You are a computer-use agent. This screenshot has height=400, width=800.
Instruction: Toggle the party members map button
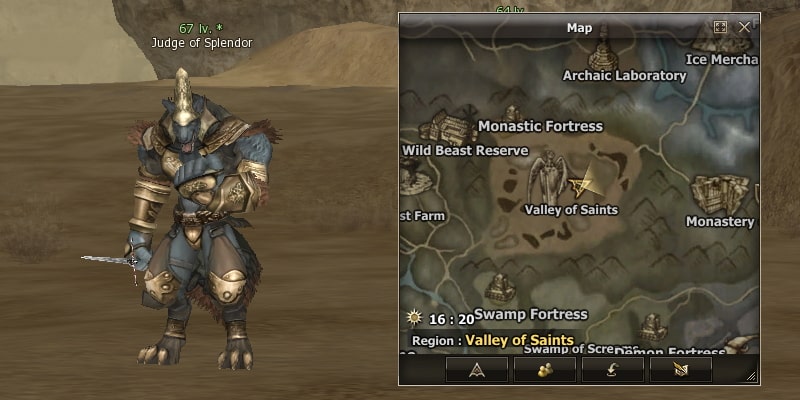pyautogui.click(x=545, y=369)
